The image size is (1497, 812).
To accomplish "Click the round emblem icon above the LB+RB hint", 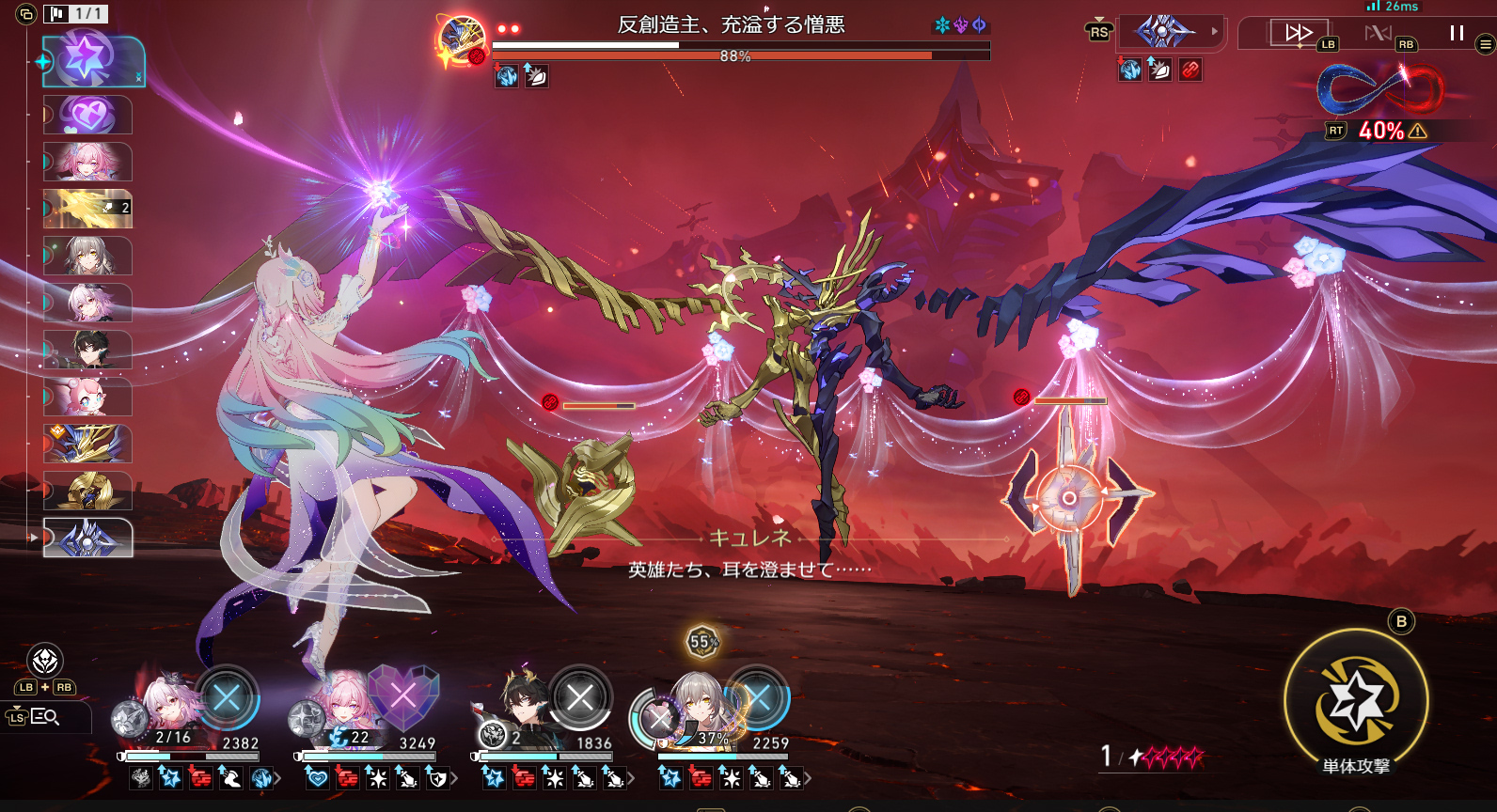I will 45,661.
